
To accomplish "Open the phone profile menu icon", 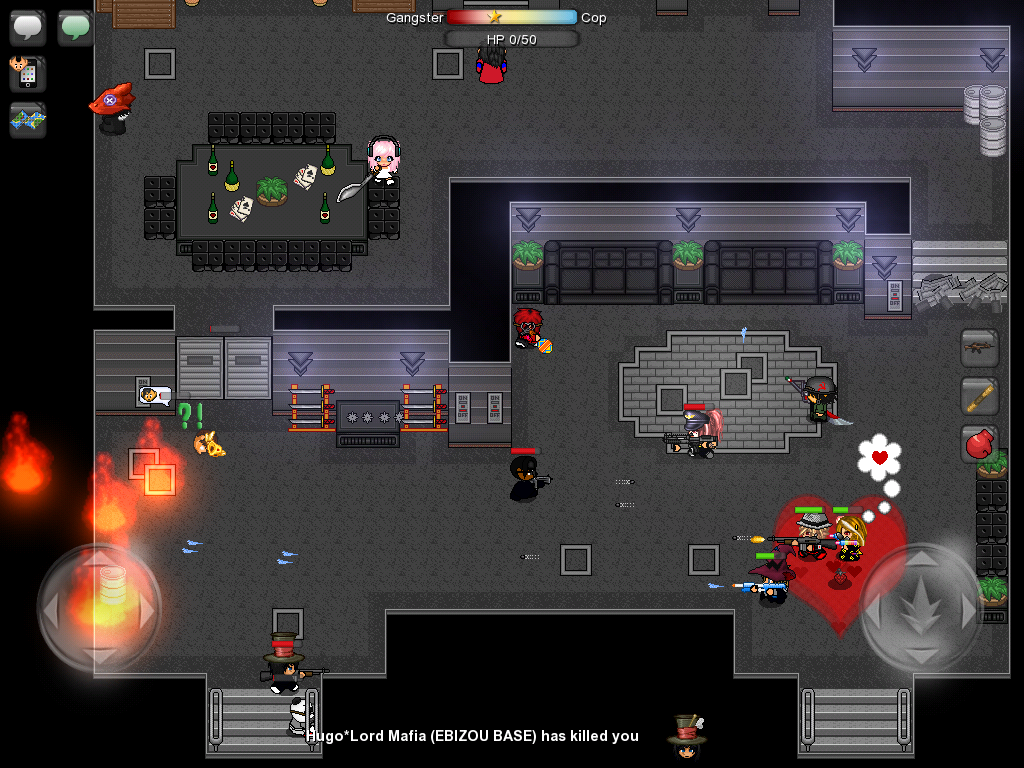I will pyautogui.click(x=28, y=73).
